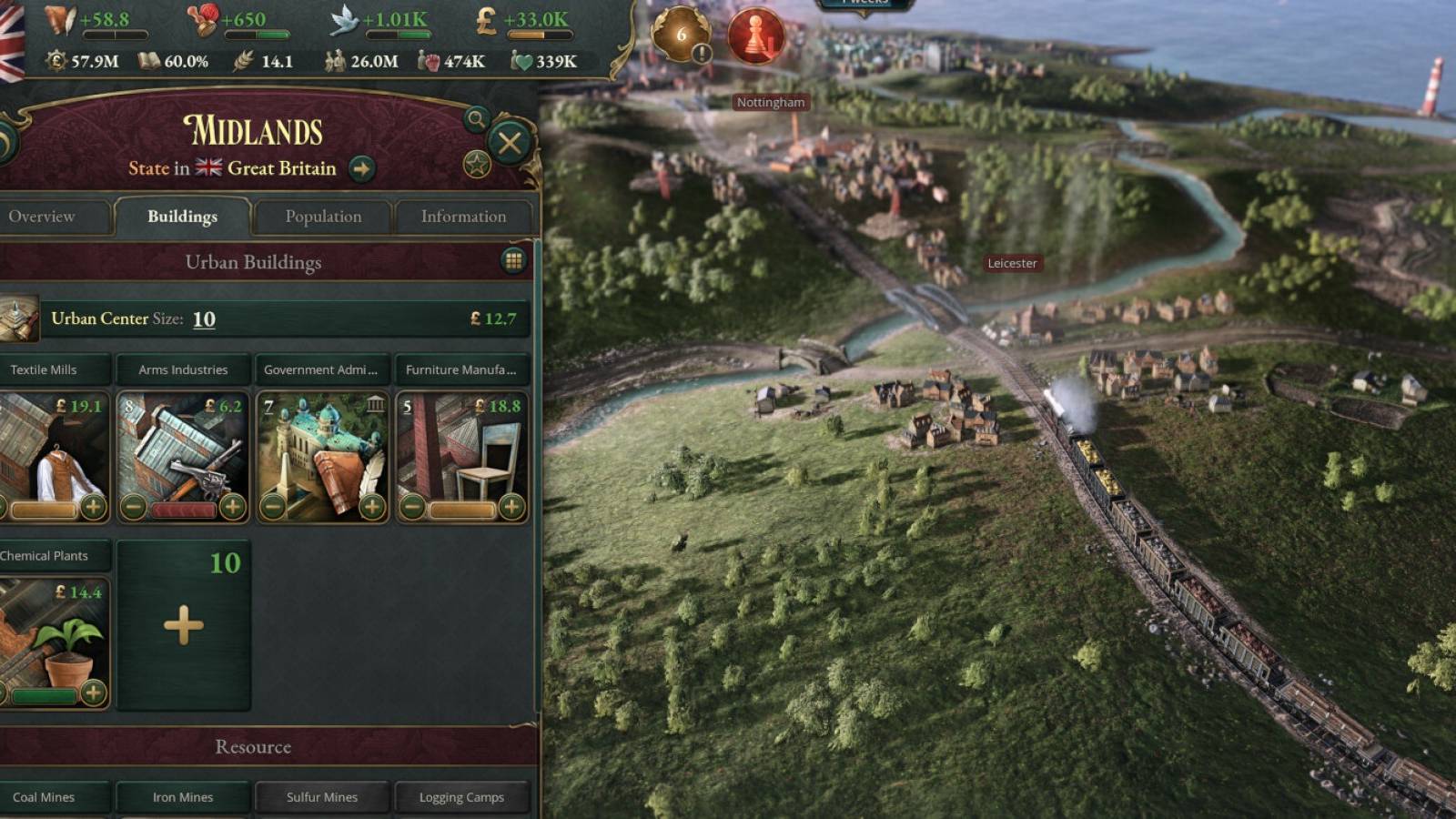Click the GDP coin icon showing 57.9M
This screenshot has width=1456, height=819.
click(x=55, y=62)
